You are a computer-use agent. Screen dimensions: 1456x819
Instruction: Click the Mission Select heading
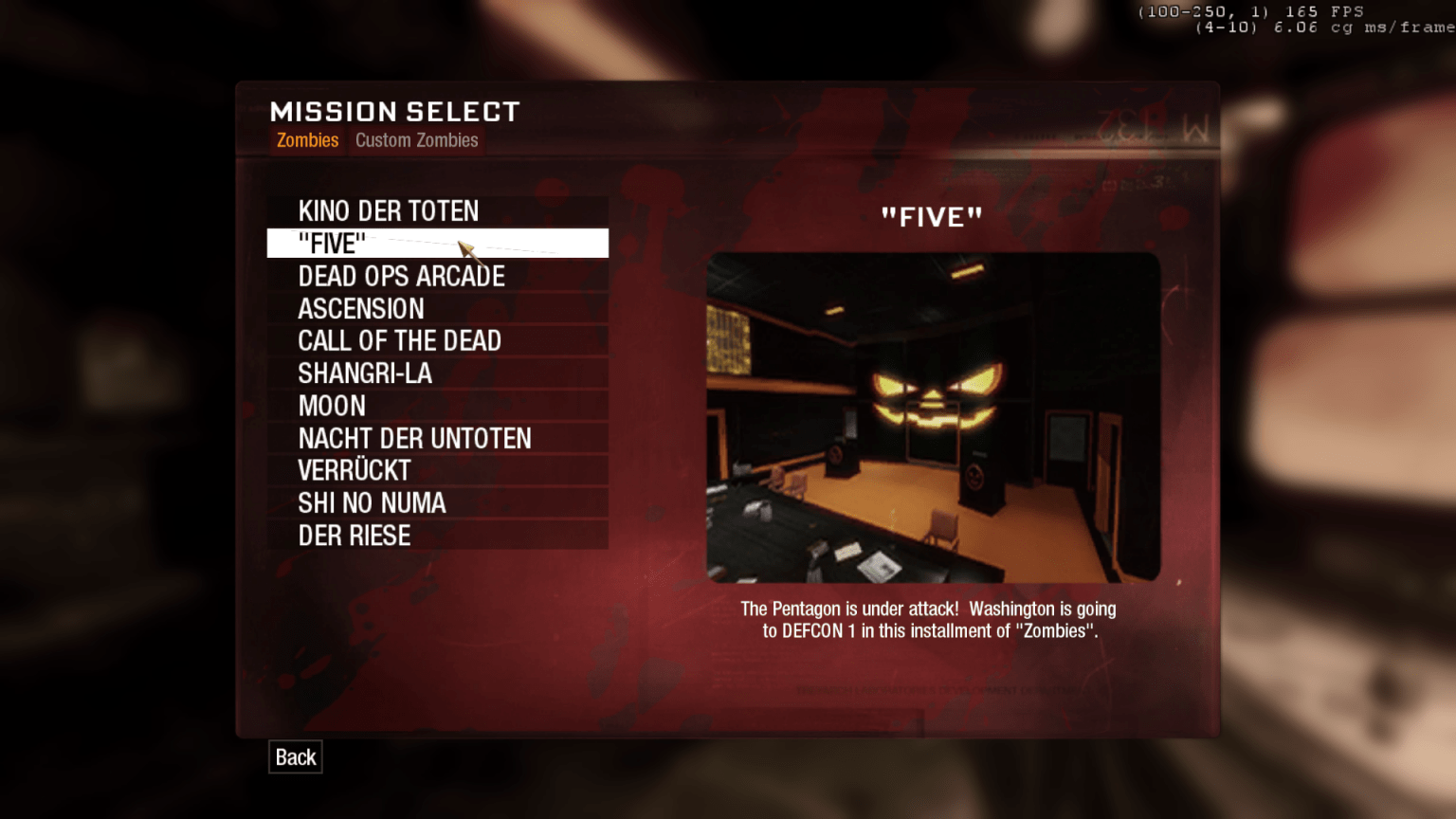tap(394, 111)
